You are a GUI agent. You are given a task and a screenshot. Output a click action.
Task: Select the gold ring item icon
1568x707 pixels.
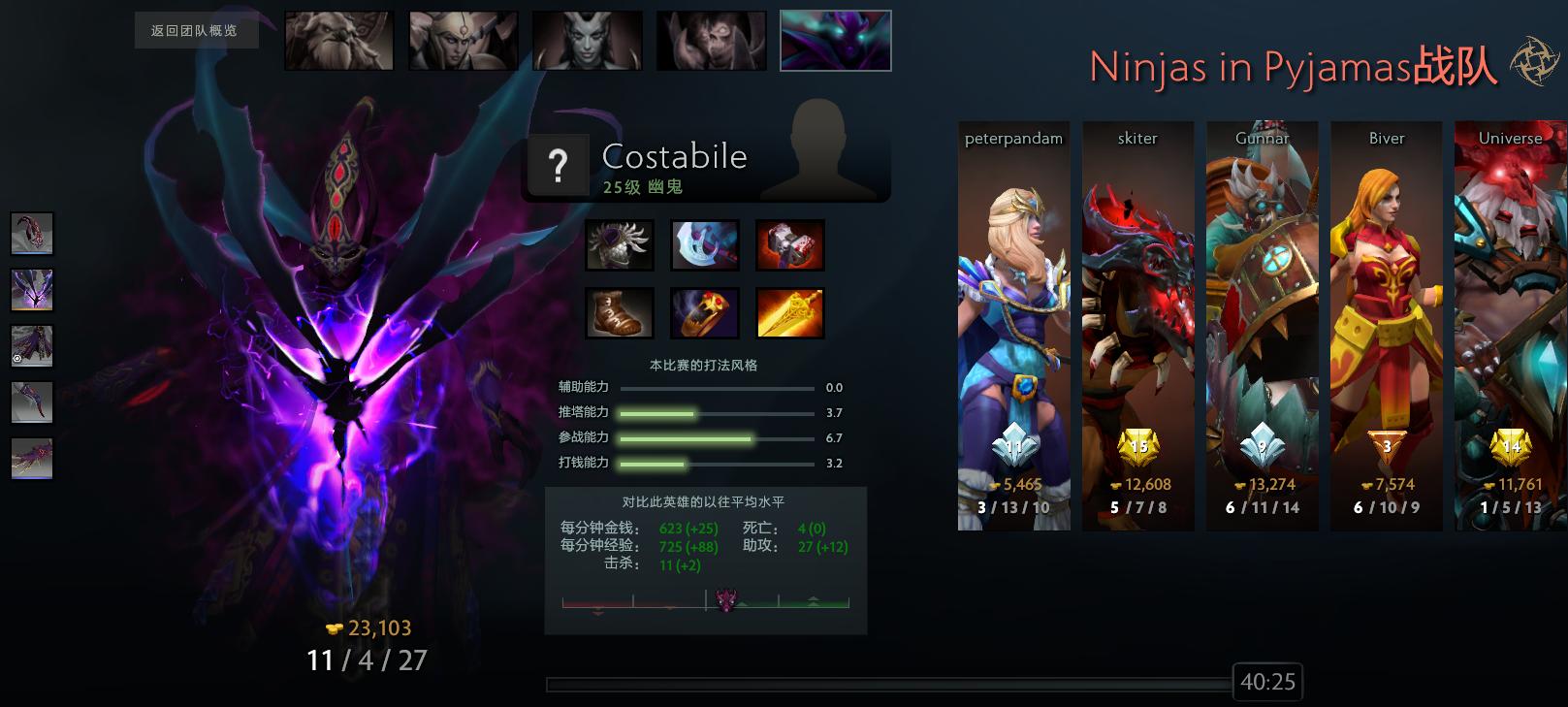[705, 312]
